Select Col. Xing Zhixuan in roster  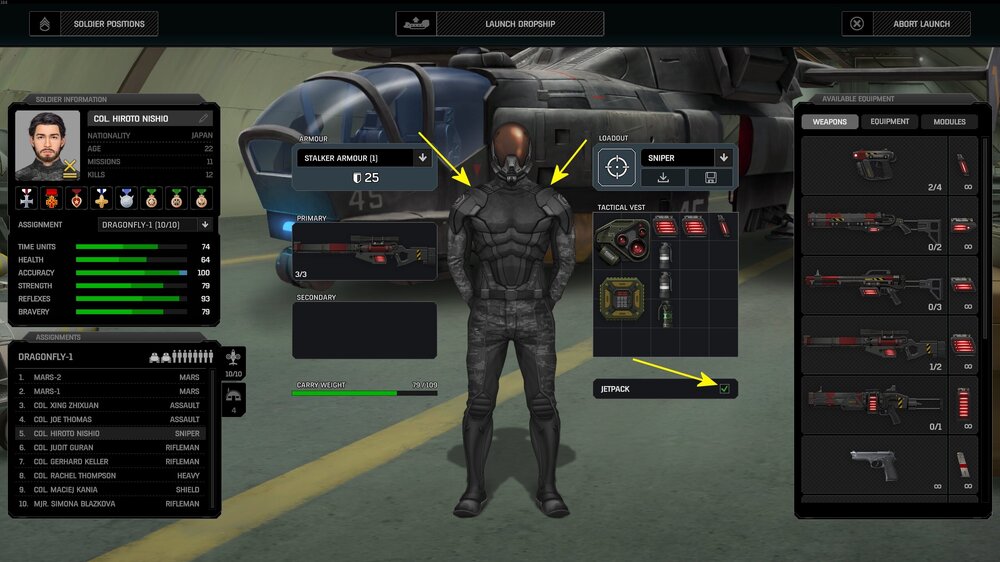(x=68, y=405)
